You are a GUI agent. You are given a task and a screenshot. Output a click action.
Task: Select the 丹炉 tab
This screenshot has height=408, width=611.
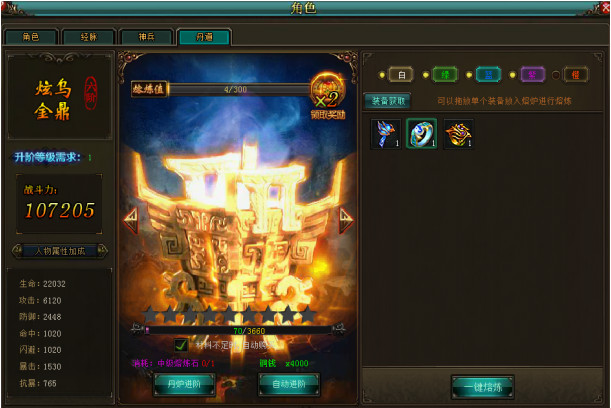point(204,37)
